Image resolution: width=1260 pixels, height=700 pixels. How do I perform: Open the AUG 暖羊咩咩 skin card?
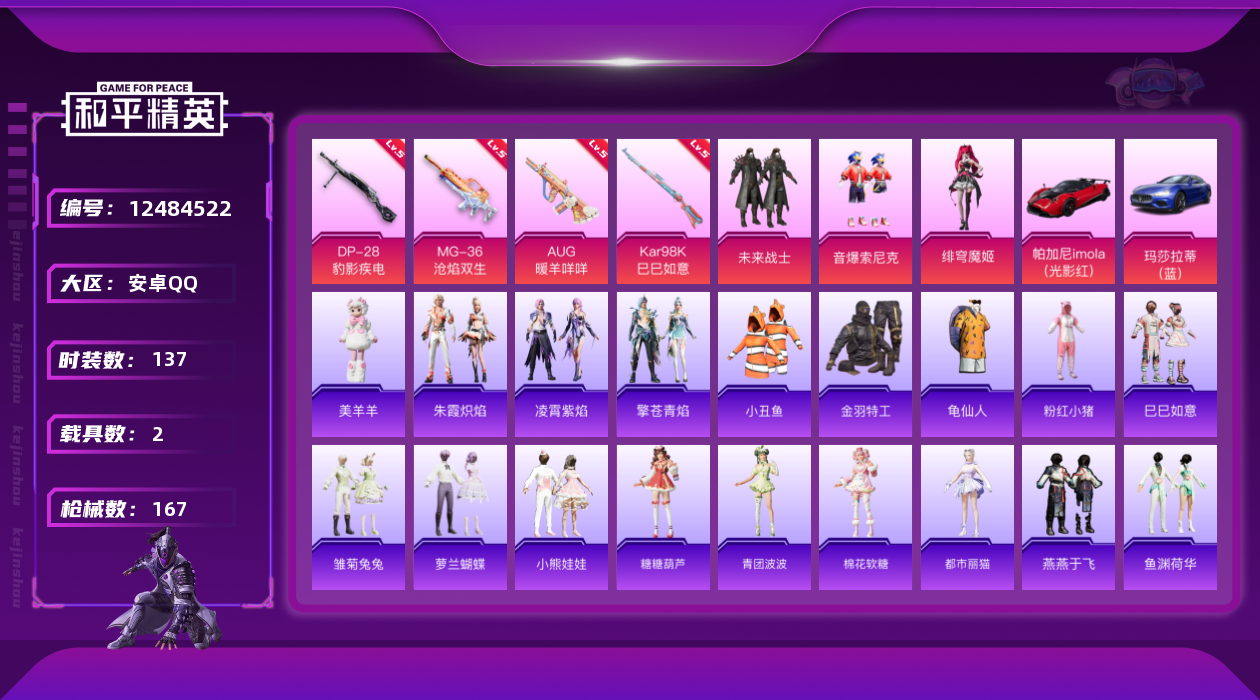(x=561, y=210)
